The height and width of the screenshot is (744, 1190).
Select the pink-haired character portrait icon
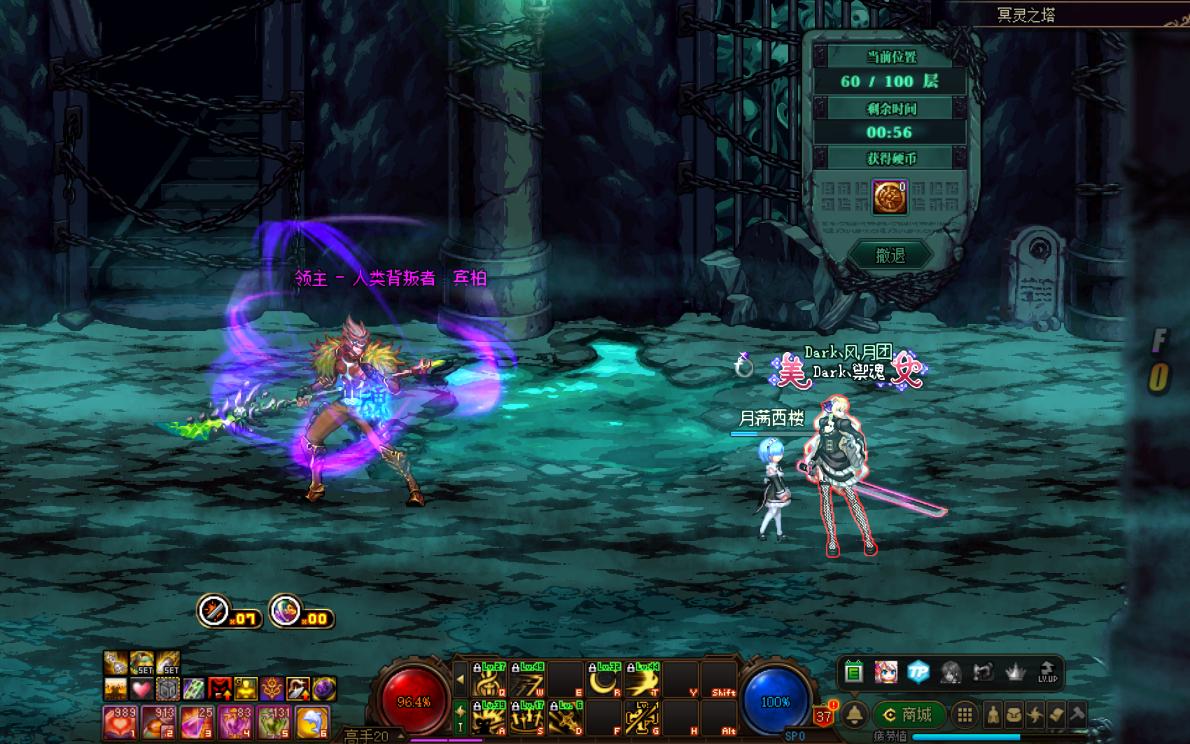[885, 672]
